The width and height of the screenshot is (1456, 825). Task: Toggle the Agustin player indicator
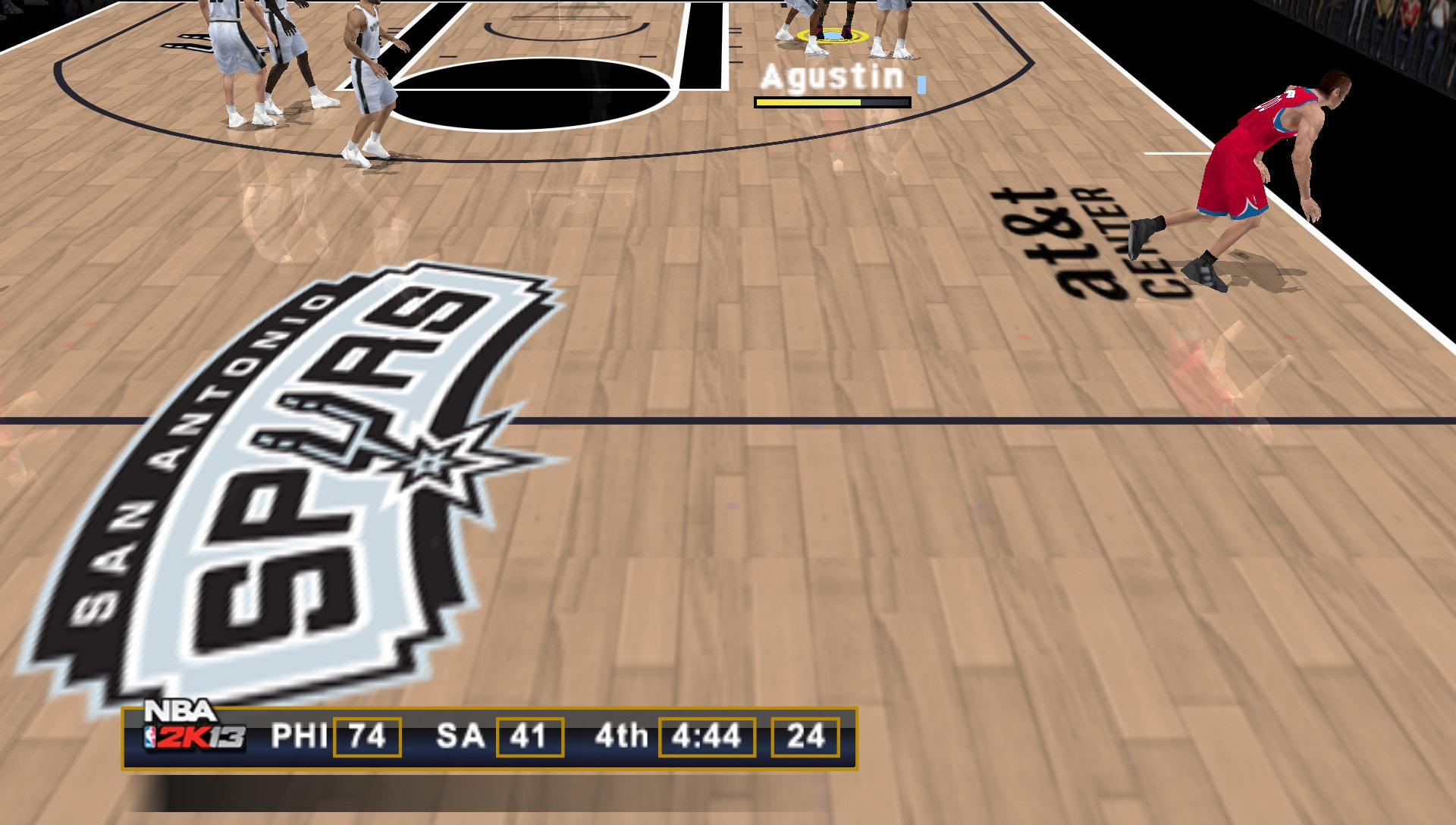point(831,76)
